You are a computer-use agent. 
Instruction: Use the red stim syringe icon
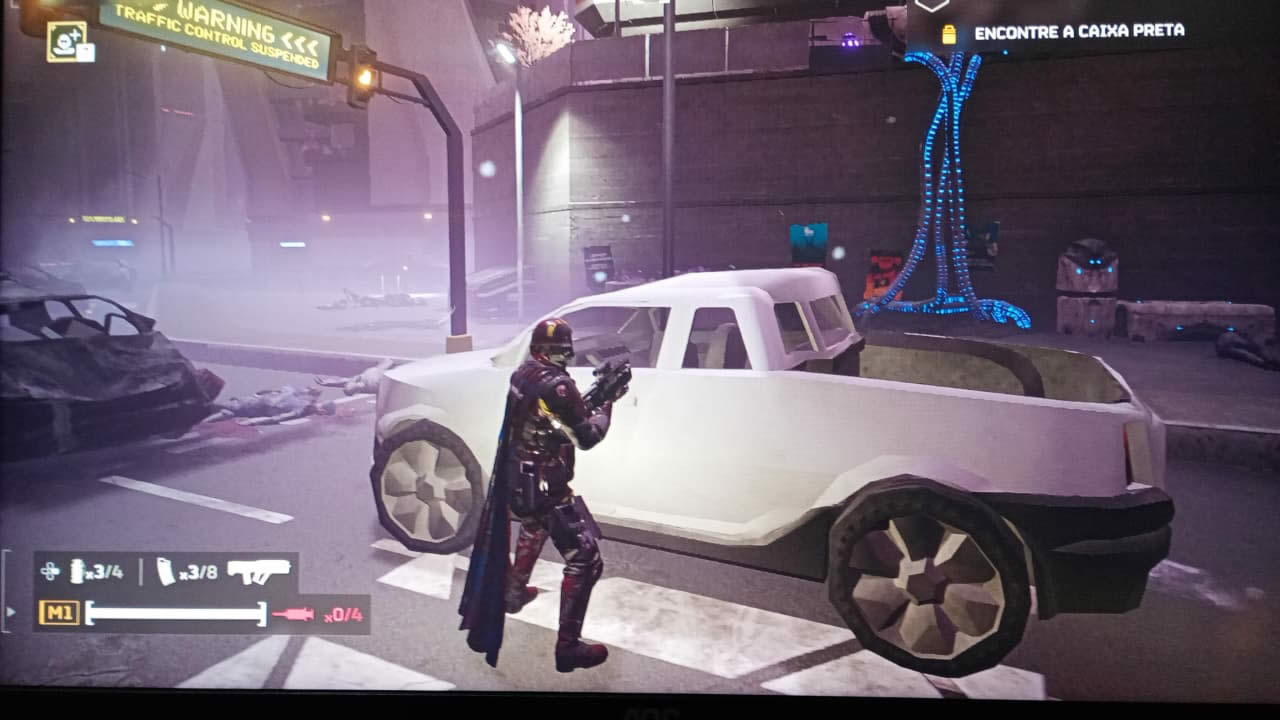[293, 613]
